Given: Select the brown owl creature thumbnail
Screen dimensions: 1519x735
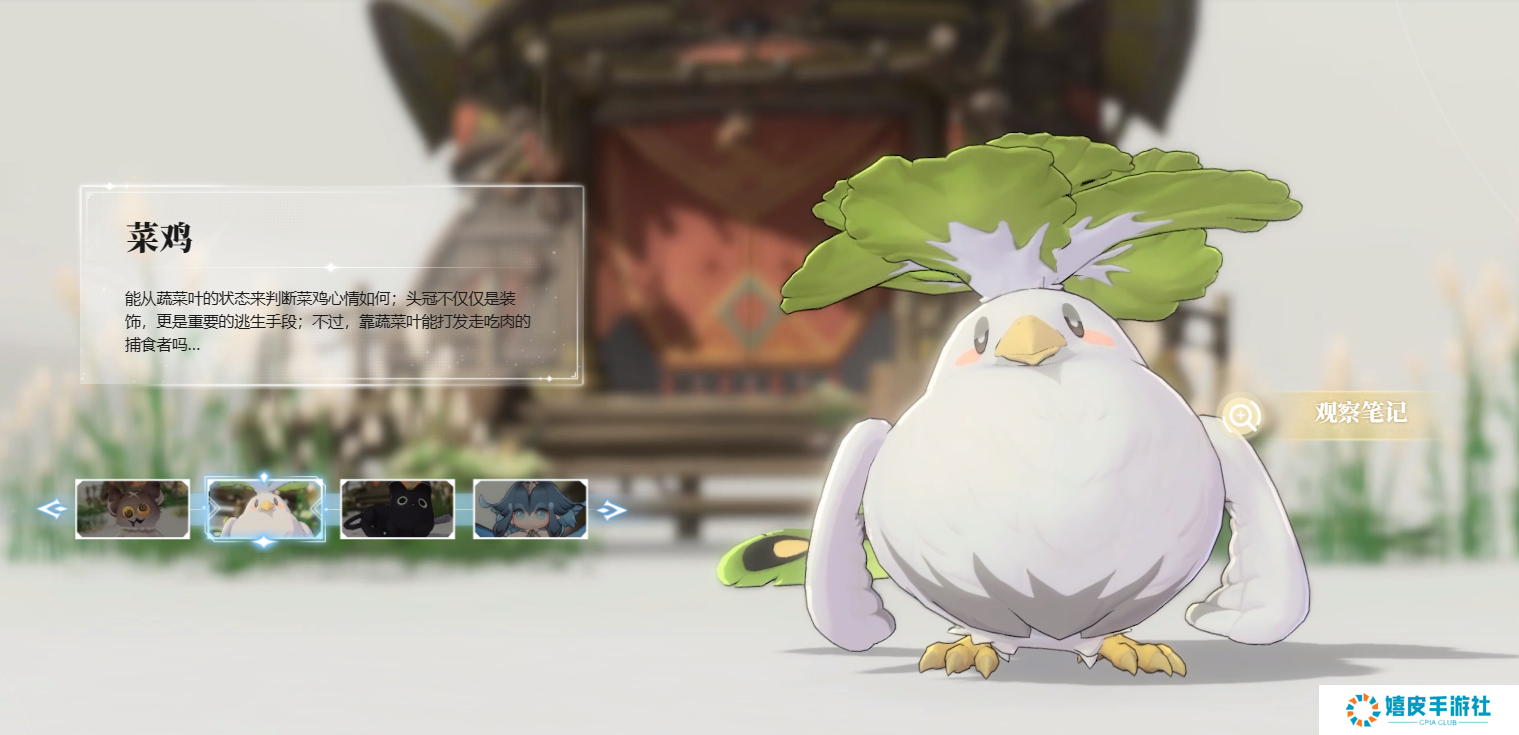Looking at the screenshot, I should point(132,509).
